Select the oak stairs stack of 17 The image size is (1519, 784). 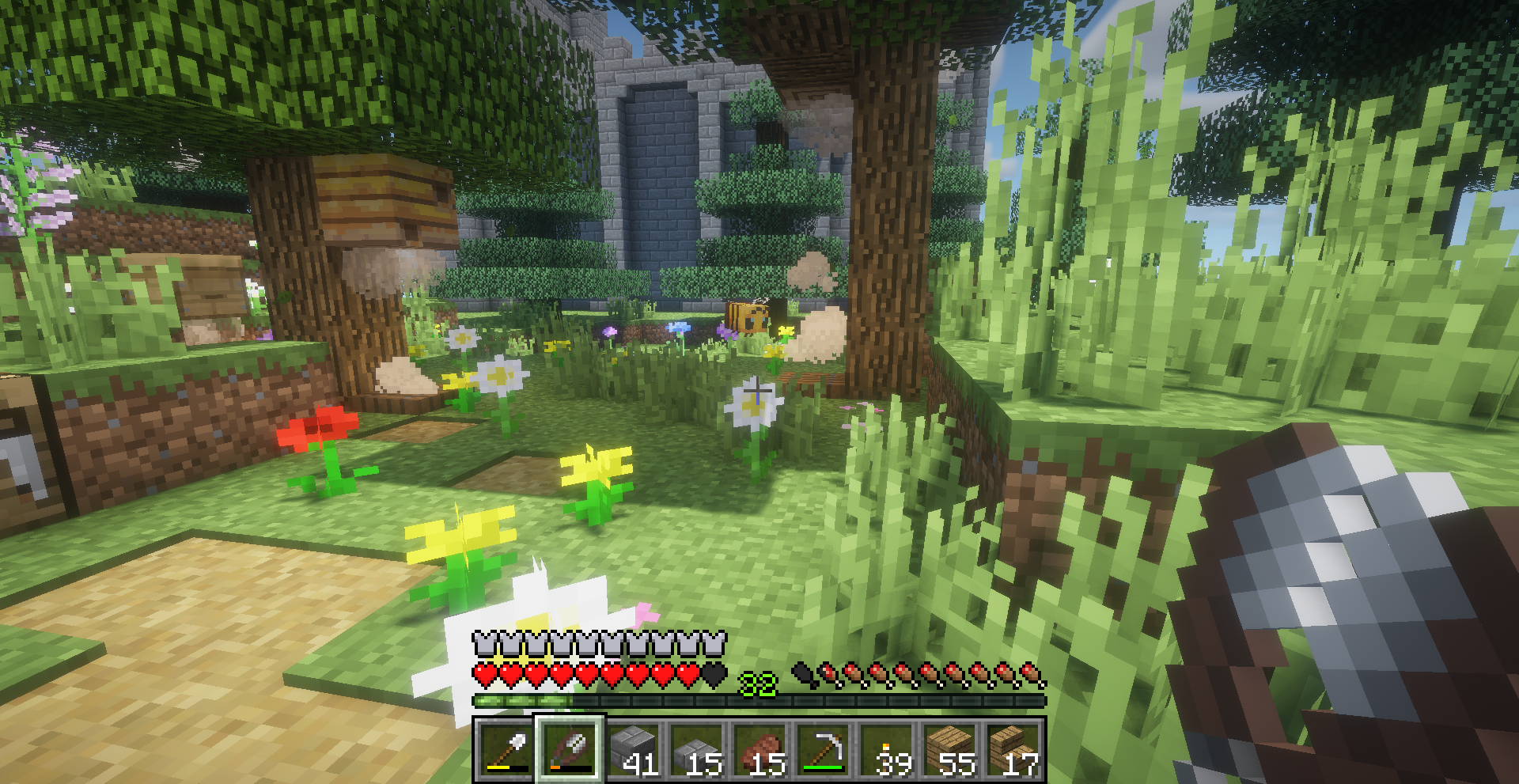pyautogui.click(x=1013, y=749)
